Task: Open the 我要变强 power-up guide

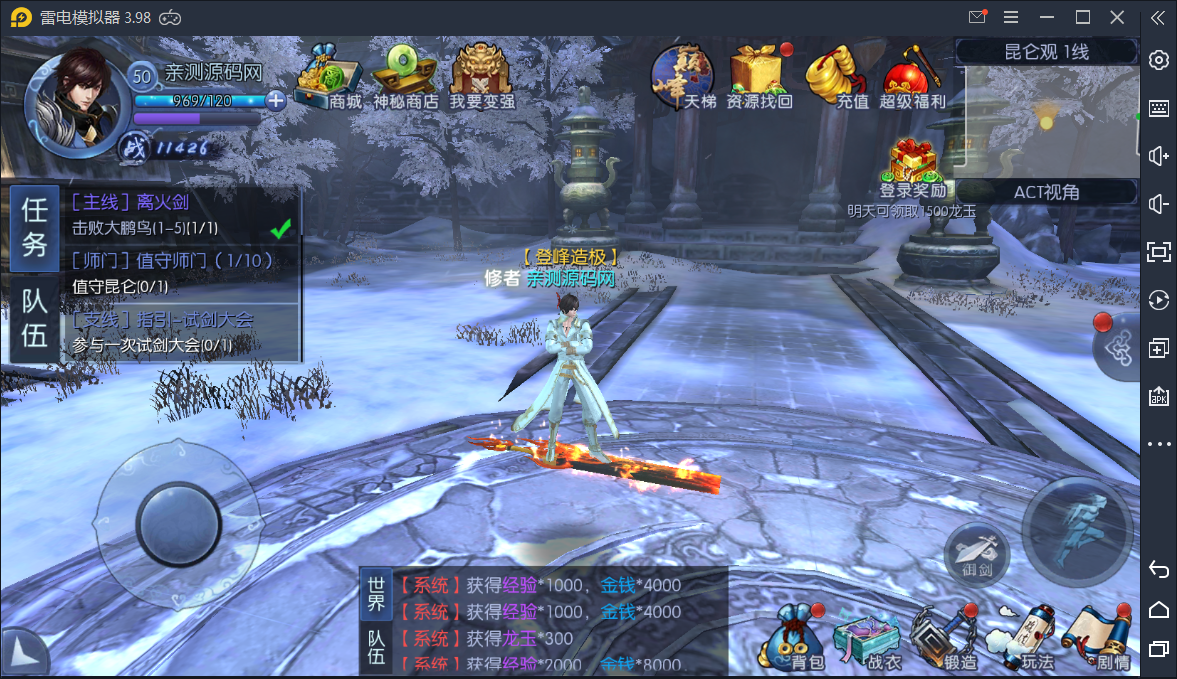Action: [481, 76]
